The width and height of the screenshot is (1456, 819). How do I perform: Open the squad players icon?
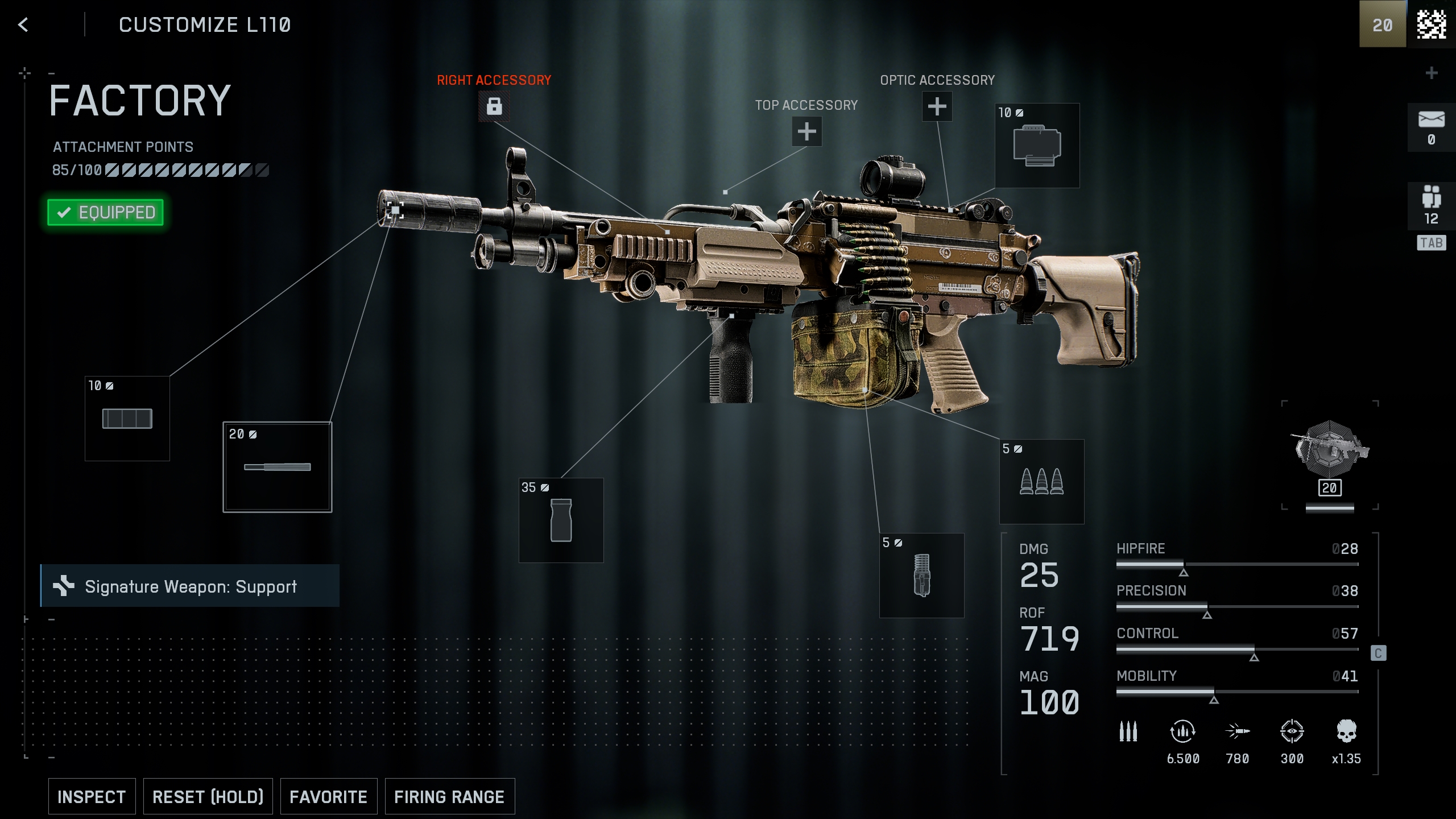[x=1431, y=206]
